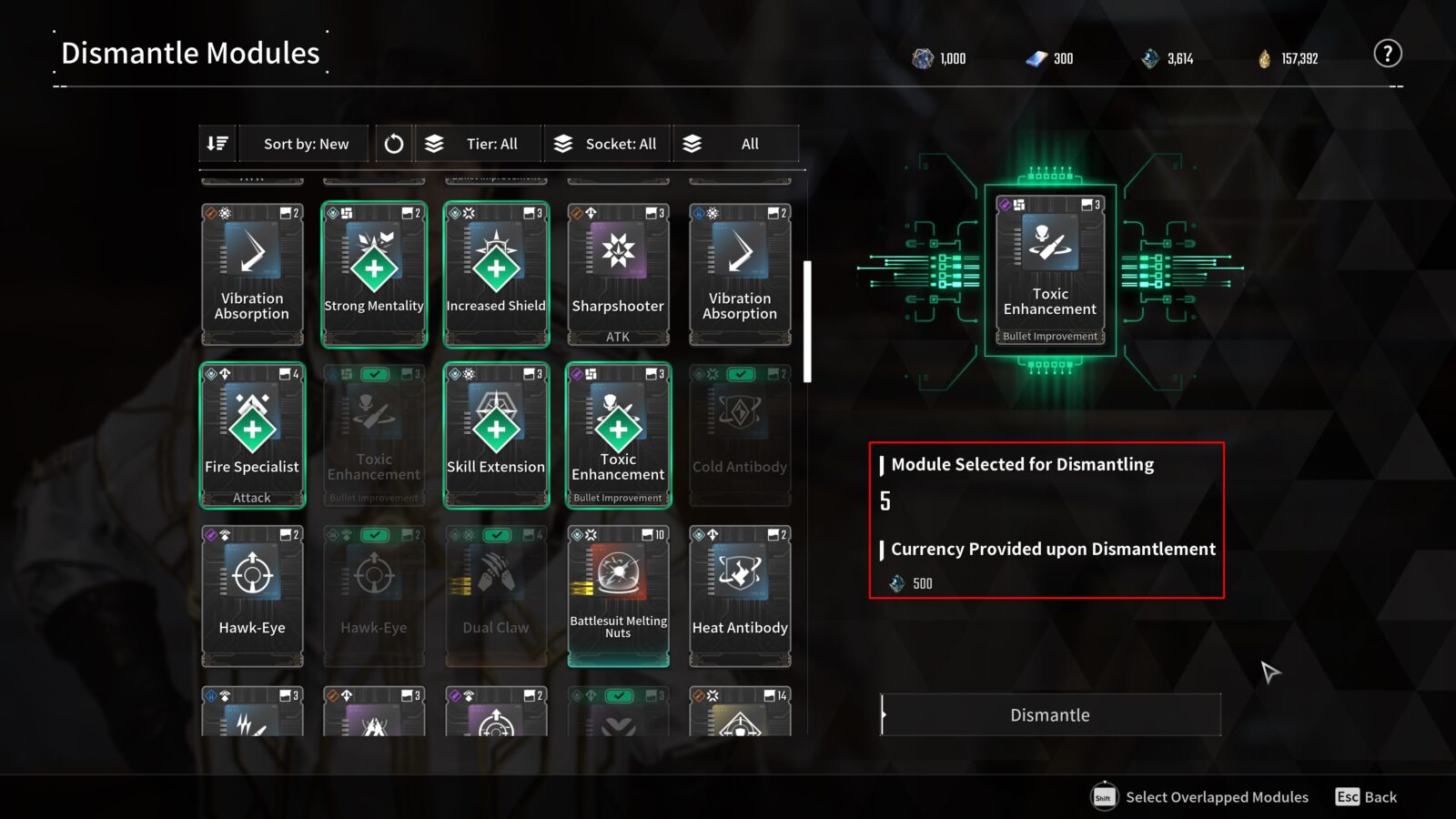Deselect the Cold Antibody module checkmark
1456x819 pixels.
pos(740,374)
